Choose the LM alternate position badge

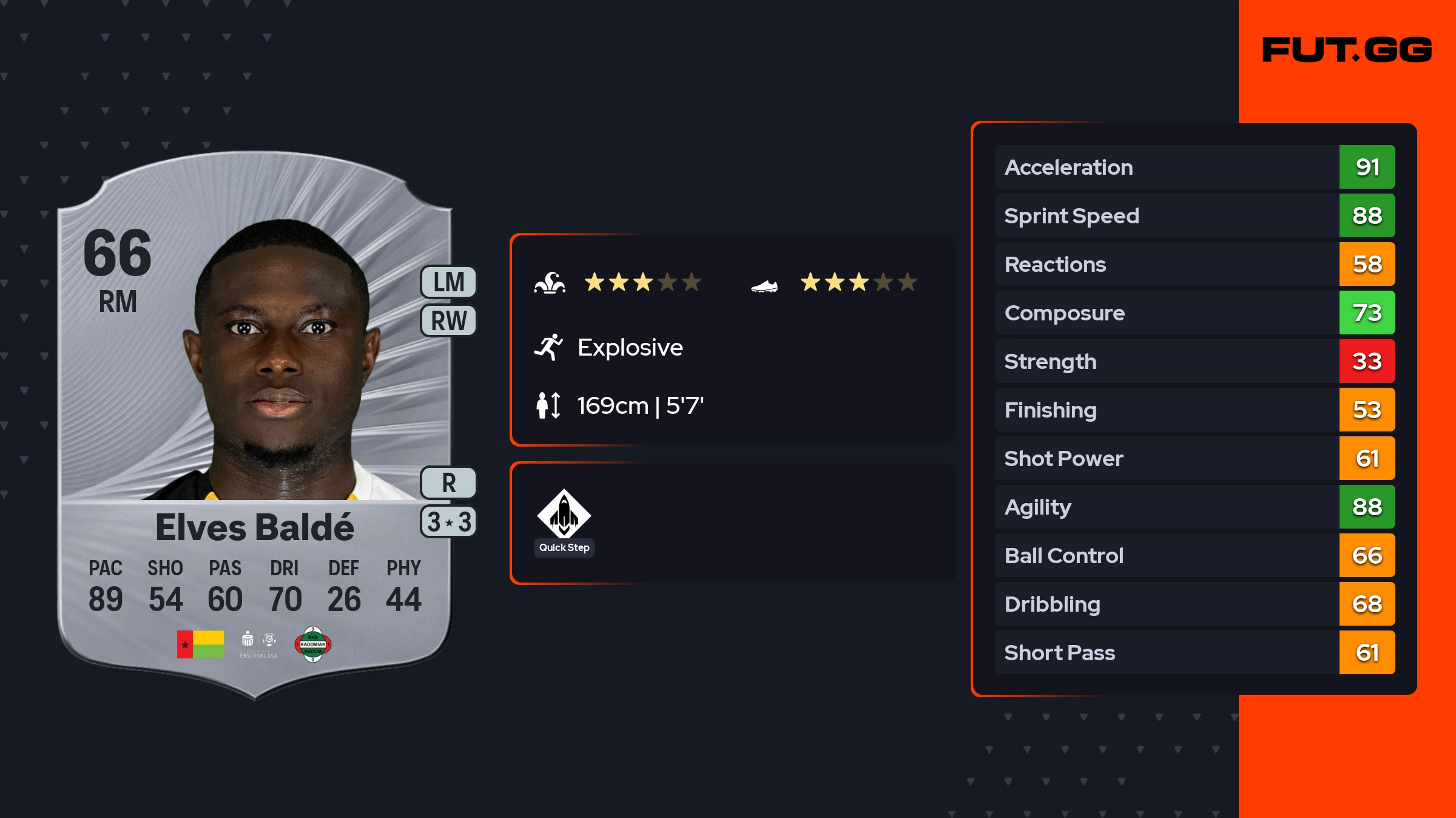(449, 282)
